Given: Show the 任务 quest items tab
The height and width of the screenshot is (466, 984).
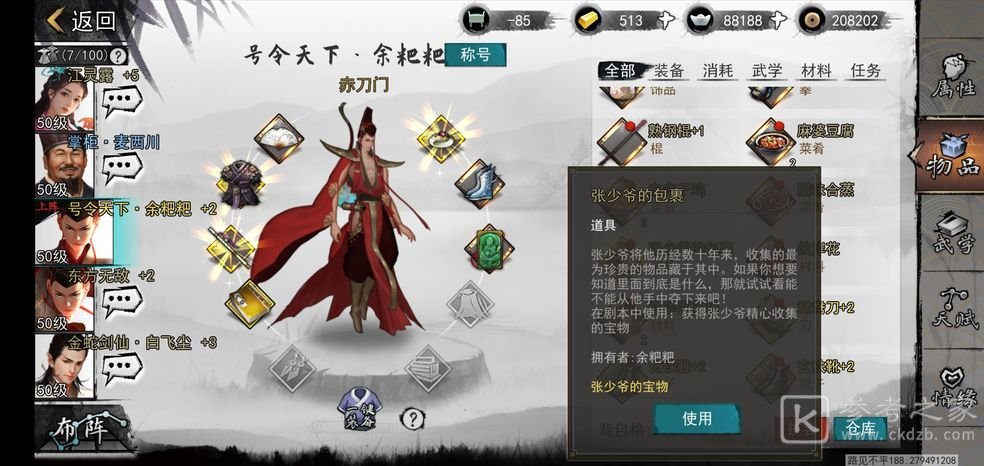Looking at the screenshot, I should coord(865,70).
